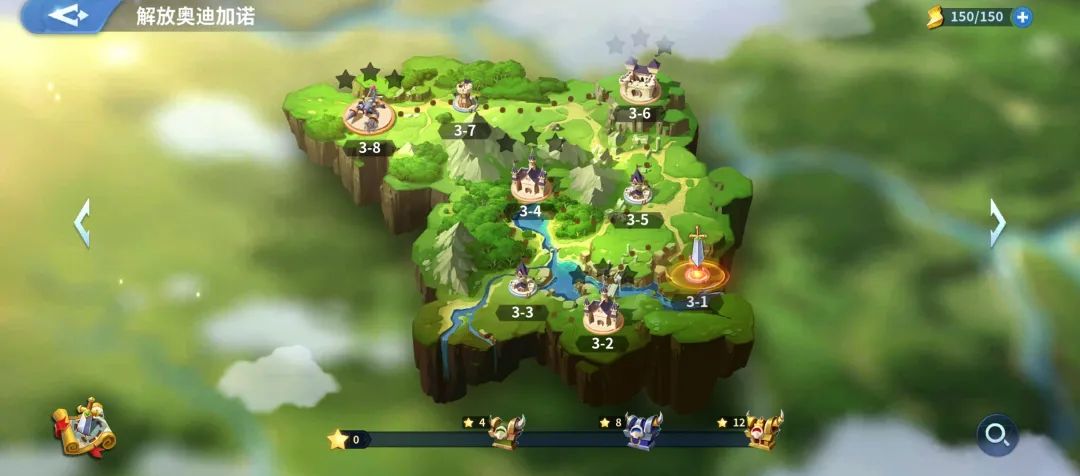Screen dimensions: 1080x476
Task: Select stage 3-7 on the path
Action: (464, 98)
